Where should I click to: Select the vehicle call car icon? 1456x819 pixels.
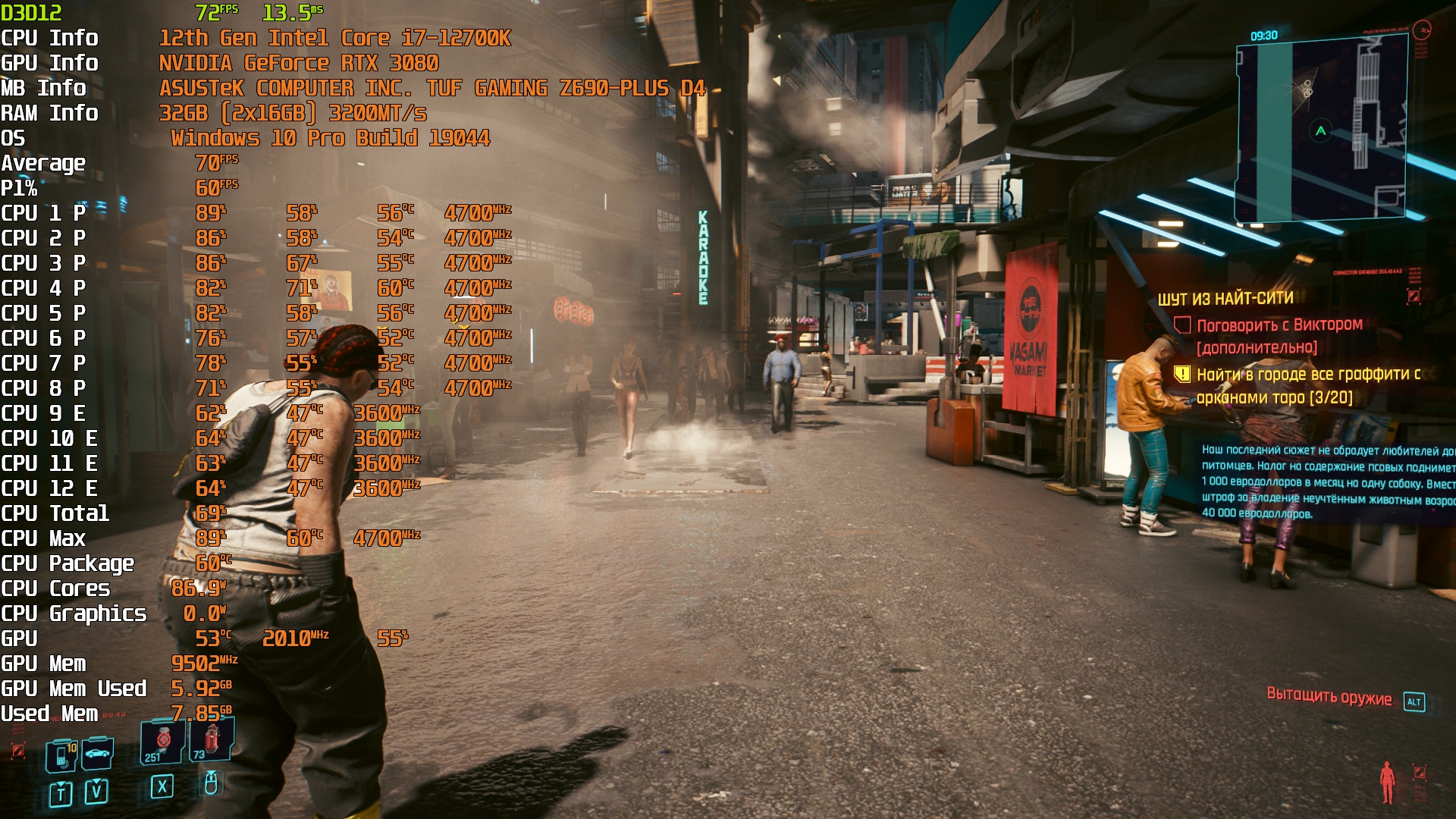[98, 754]
